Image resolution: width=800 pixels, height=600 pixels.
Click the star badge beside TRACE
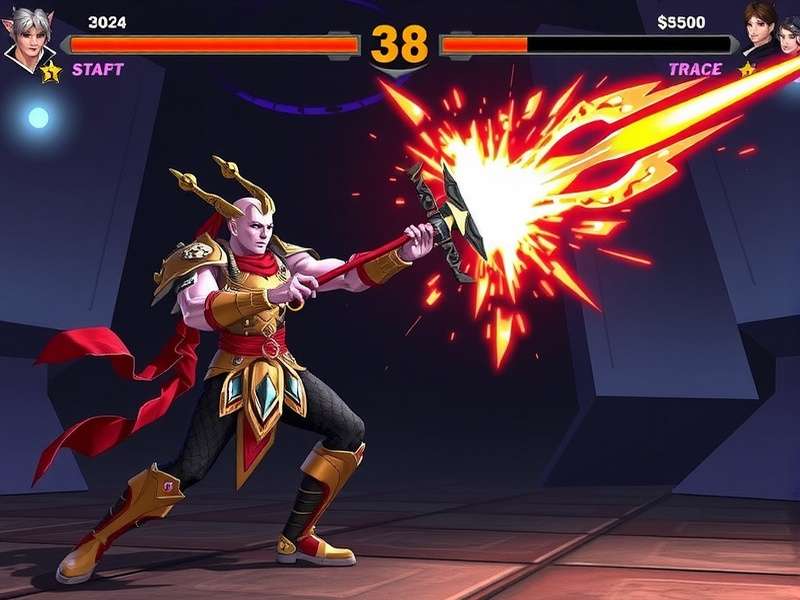[746, 70]
